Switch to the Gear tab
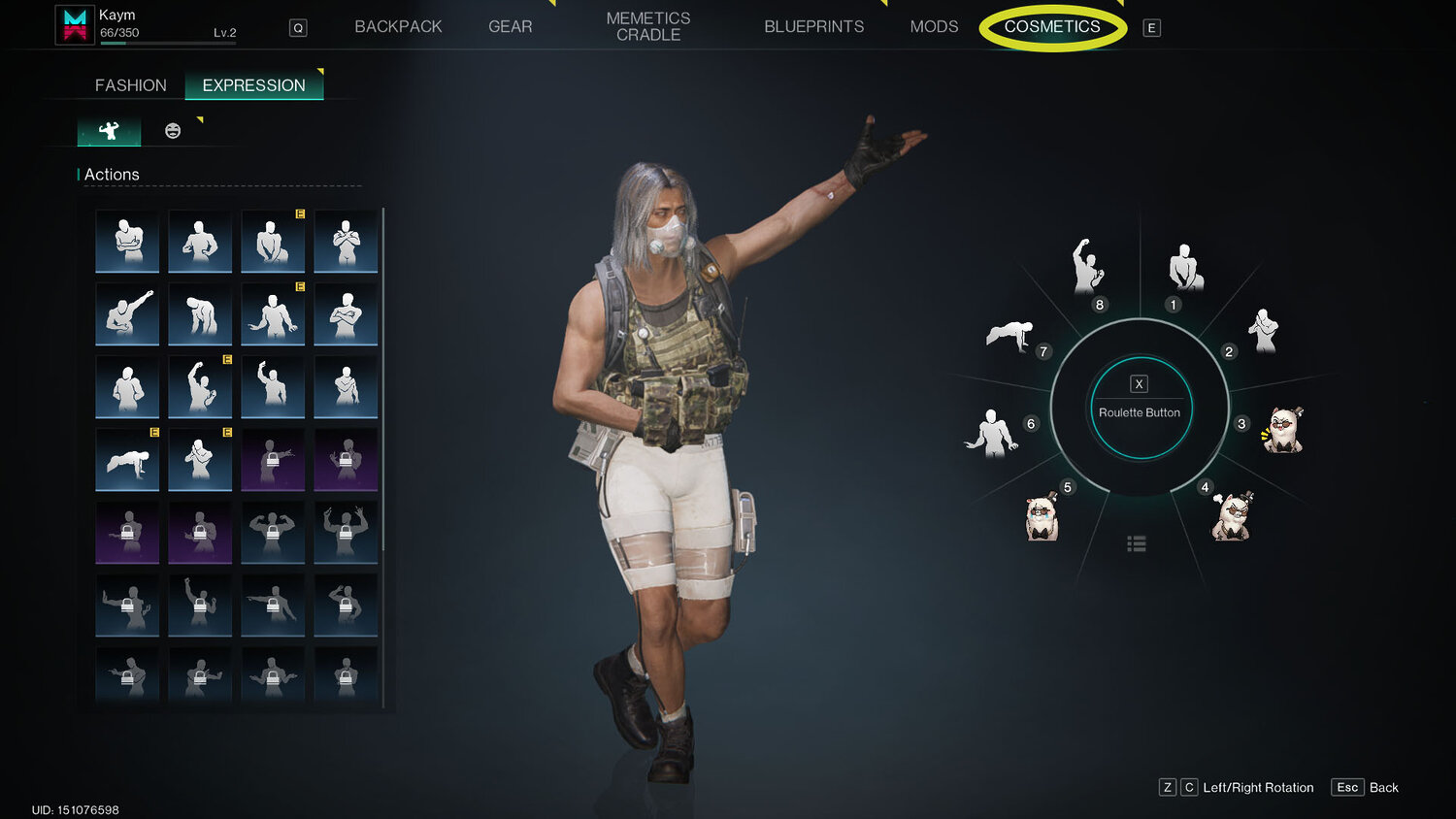The height and width of the screenshot is (819, 1456). pos(510,26)
